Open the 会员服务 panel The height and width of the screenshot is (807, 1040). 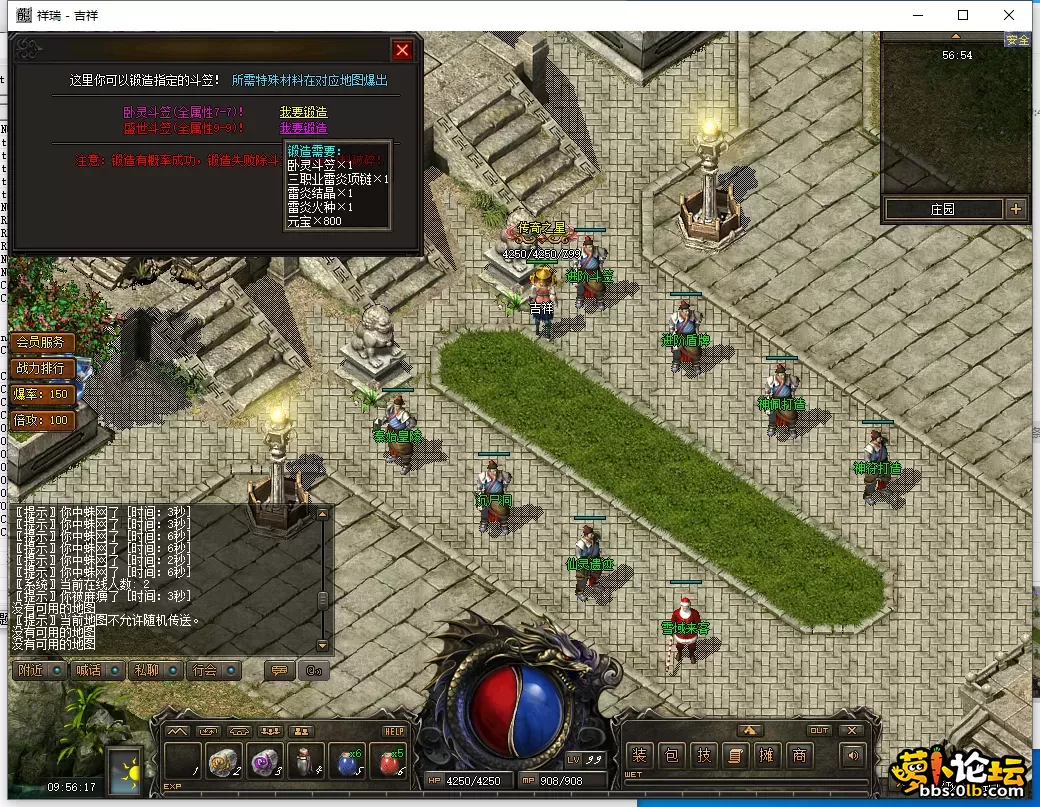click(x=42, y=342)
